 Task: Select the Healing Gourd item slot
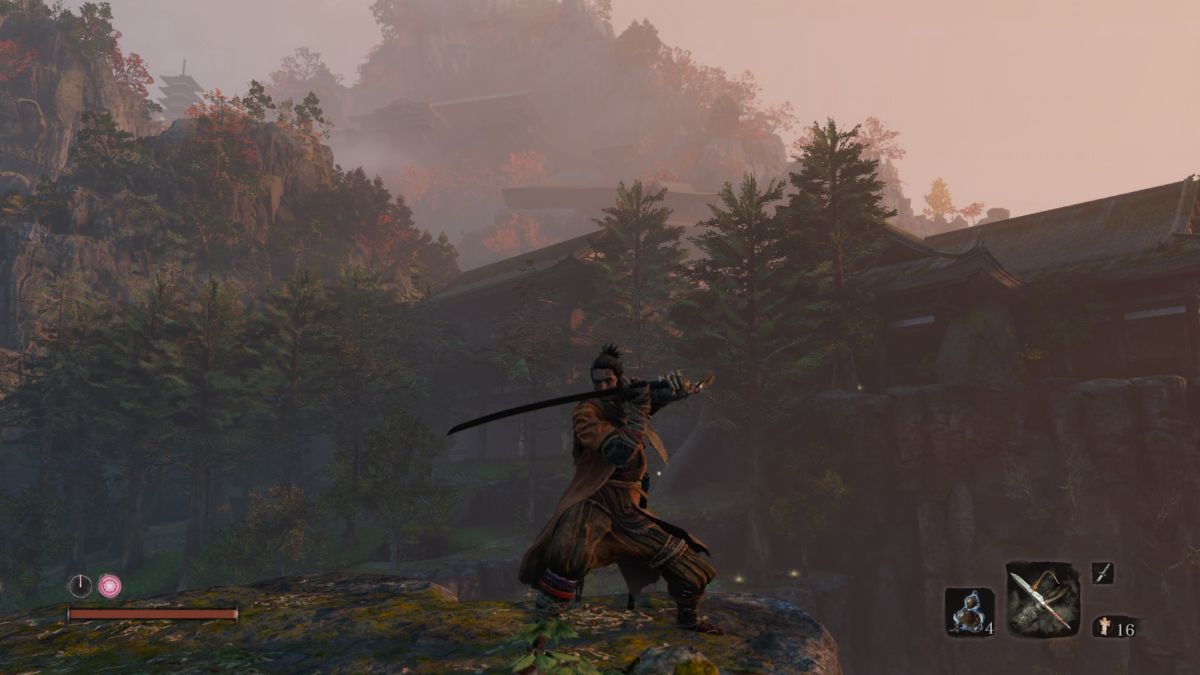(x=968, y=611)
